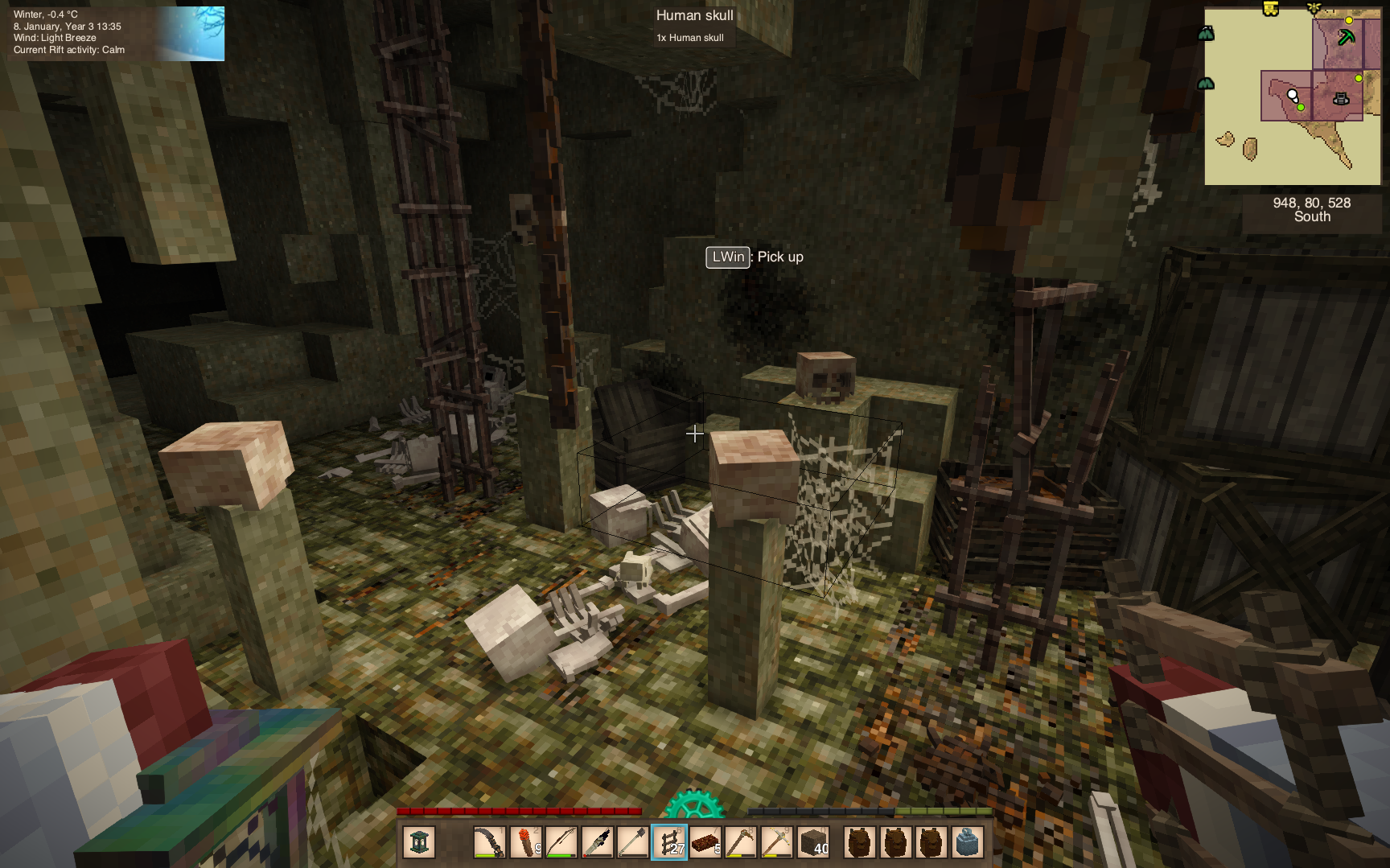Choose the red brick stack of 5
Screen dimensions: 1390x868
pos(705,842)
